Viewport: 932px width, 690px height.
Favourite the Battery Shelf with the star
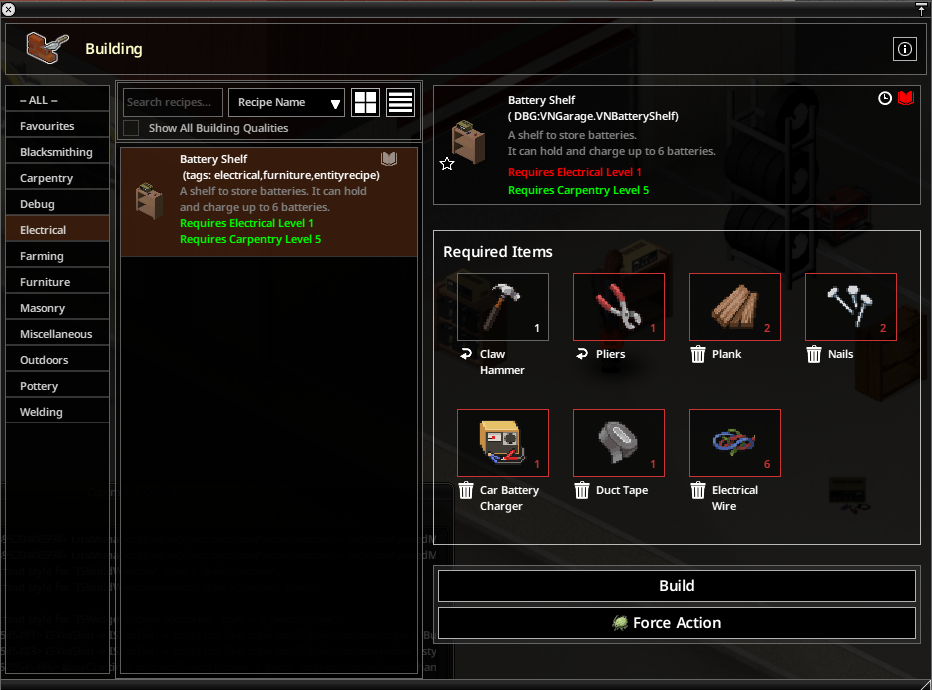[447, 164]
